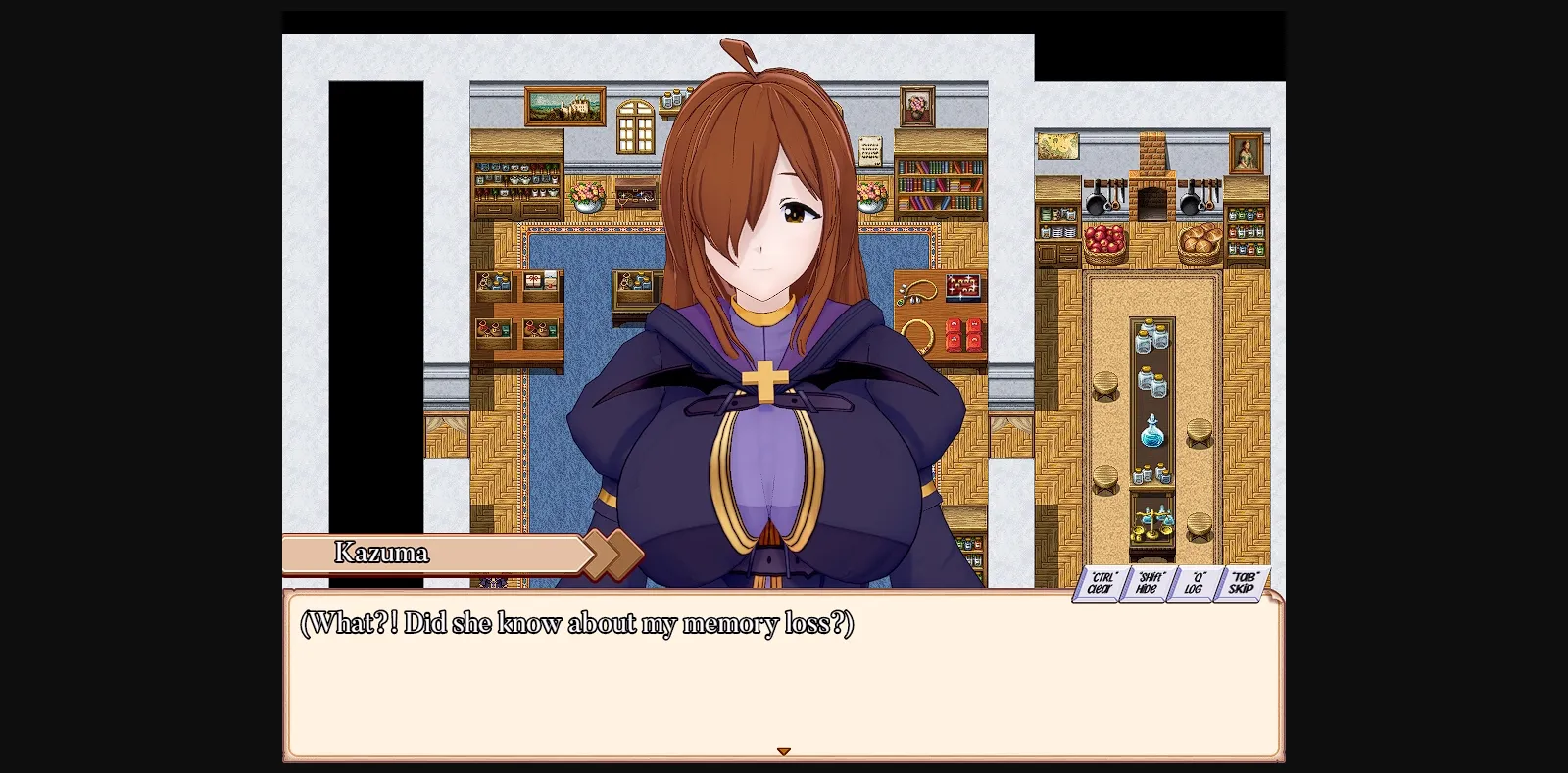This screenshot has width=1568, height=773.
Task: Select the basket of red apples near the oven
Action: tap(1104, 241)
